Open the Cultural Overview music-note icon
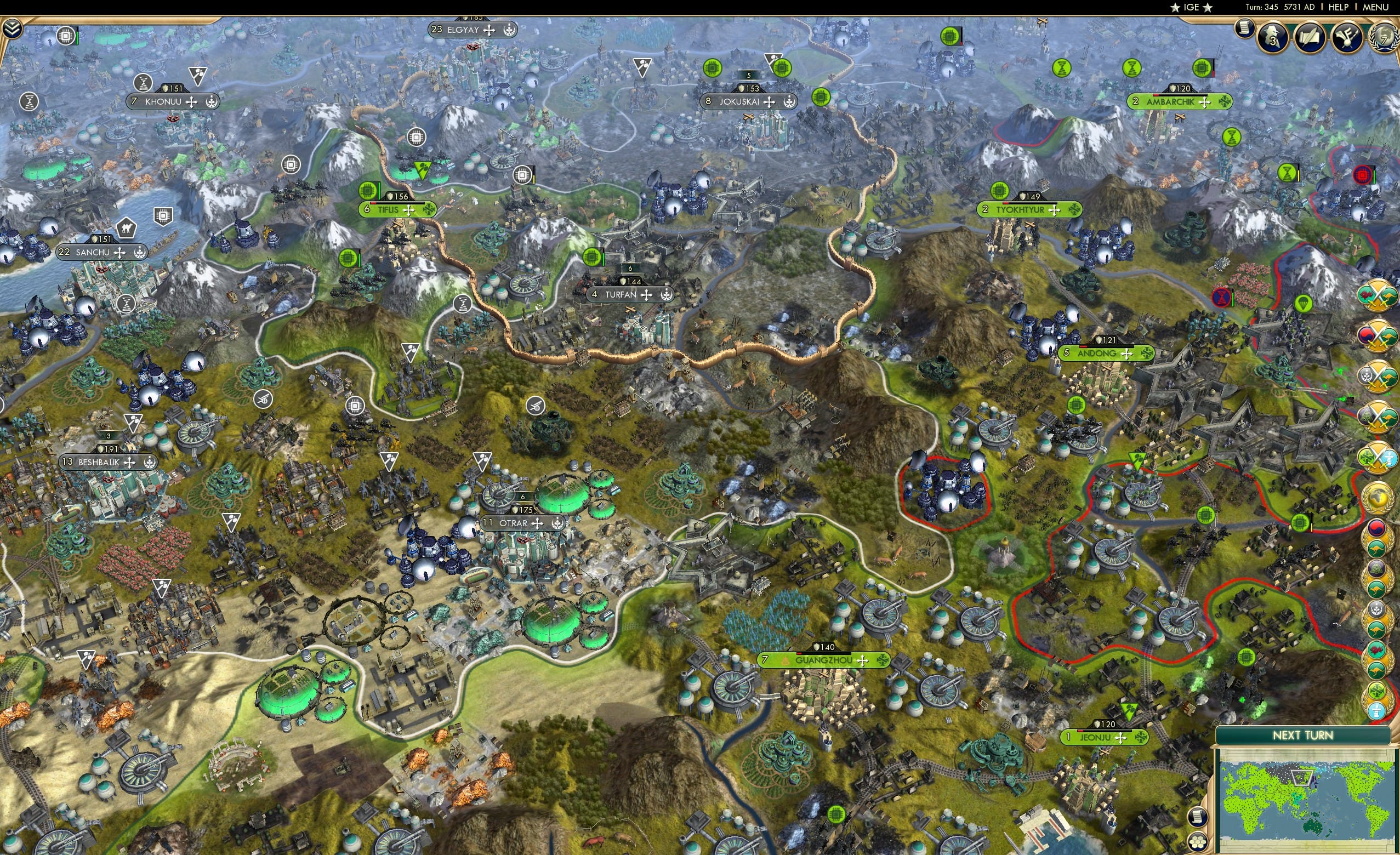The image size is (1400, 855). 1349,38
